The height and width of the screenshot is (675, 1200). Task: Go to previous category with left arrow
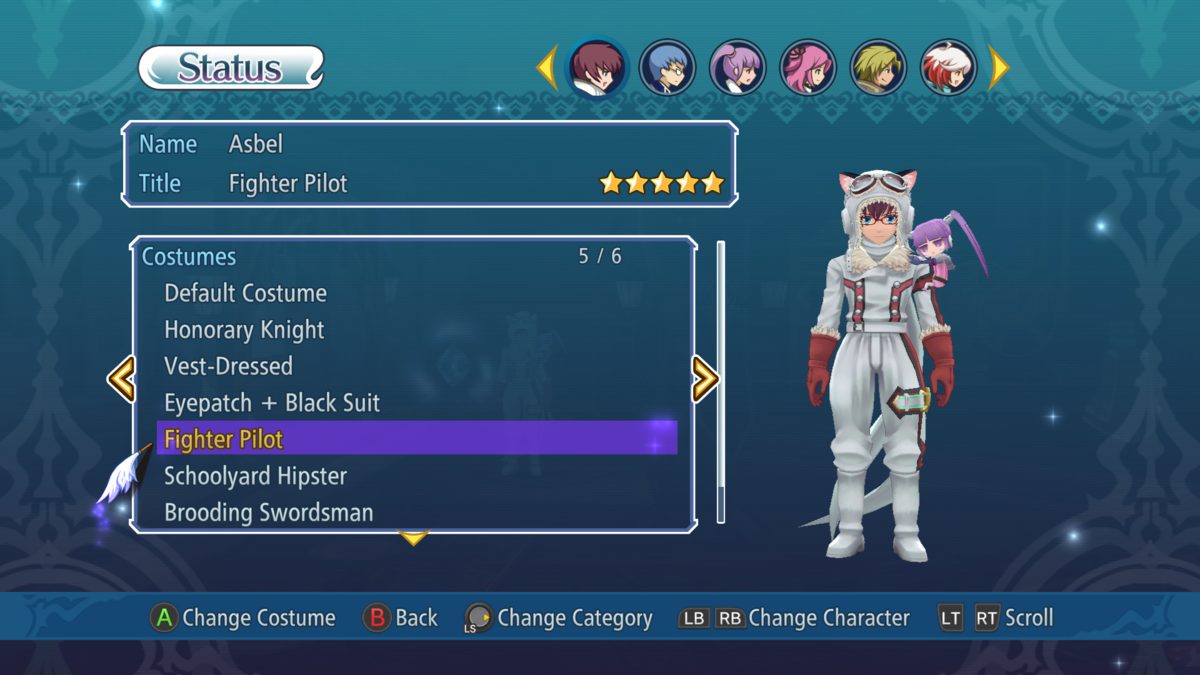pos(121,379)
